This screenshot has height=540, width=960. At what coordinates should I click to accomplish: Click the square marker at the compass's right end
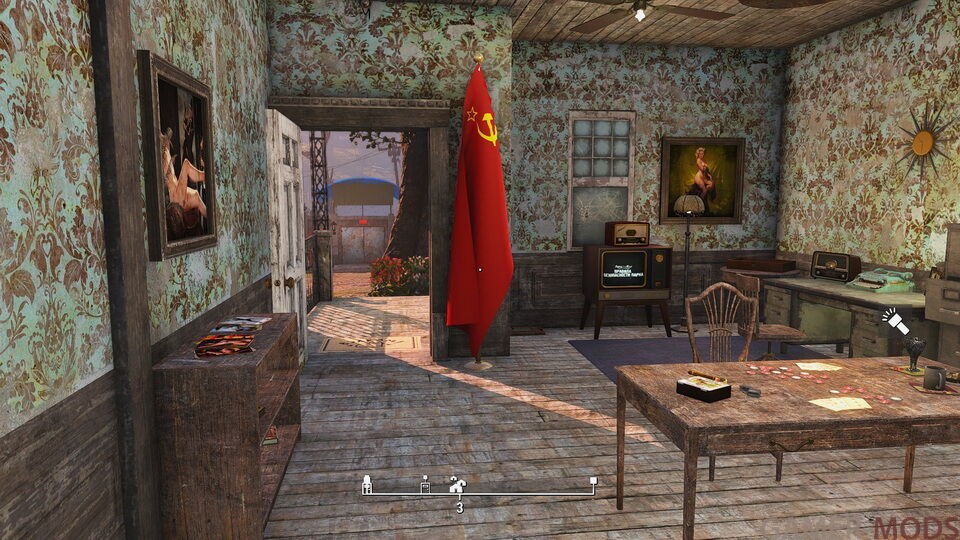(x=593, y=483)
